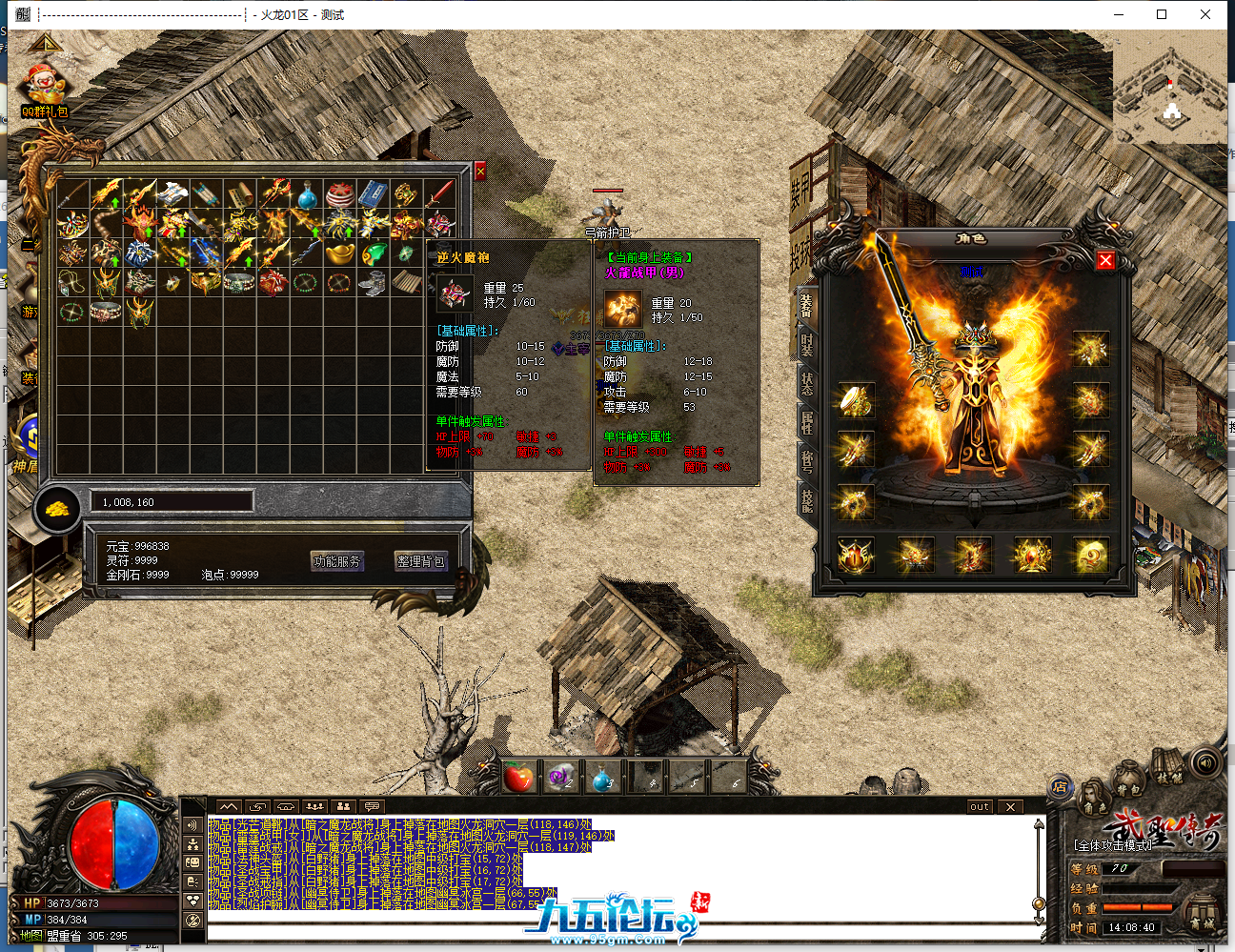Image resolution: width=1235 pixels, height=952 pixels.
Task: Pick the strawberry cake item
Action: 340,196
